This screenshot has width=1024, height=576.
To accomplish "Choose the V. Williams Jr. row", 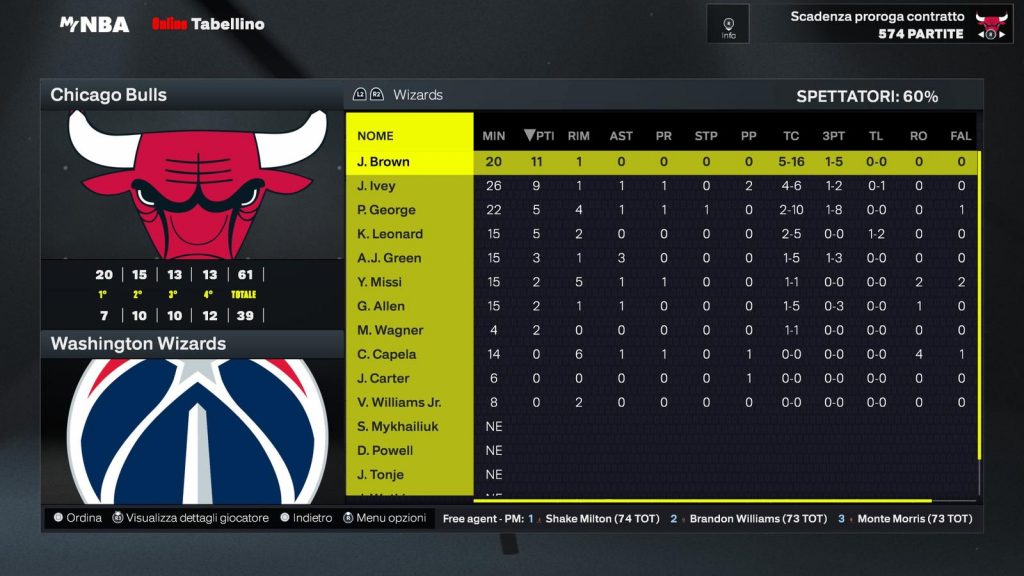I will click(399, 402).
